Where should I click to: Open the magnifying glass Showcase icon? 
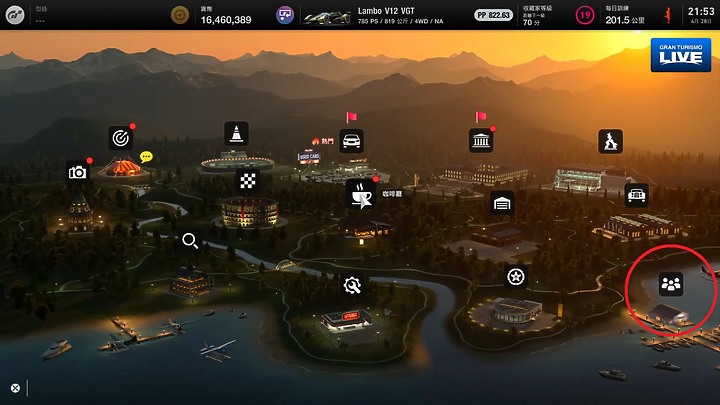click(x=189, y=241)
